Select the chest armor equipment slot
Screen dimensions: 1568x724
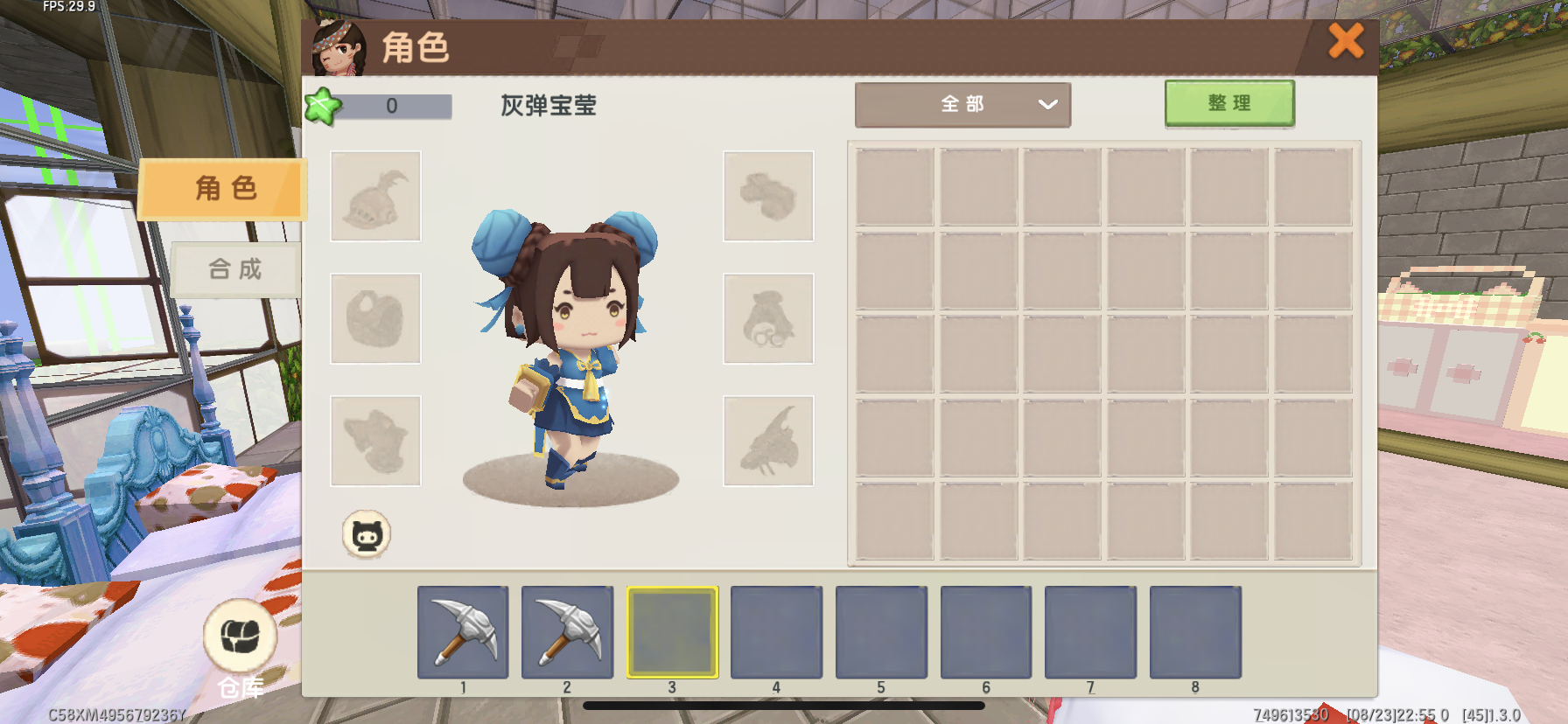[375, 318]
